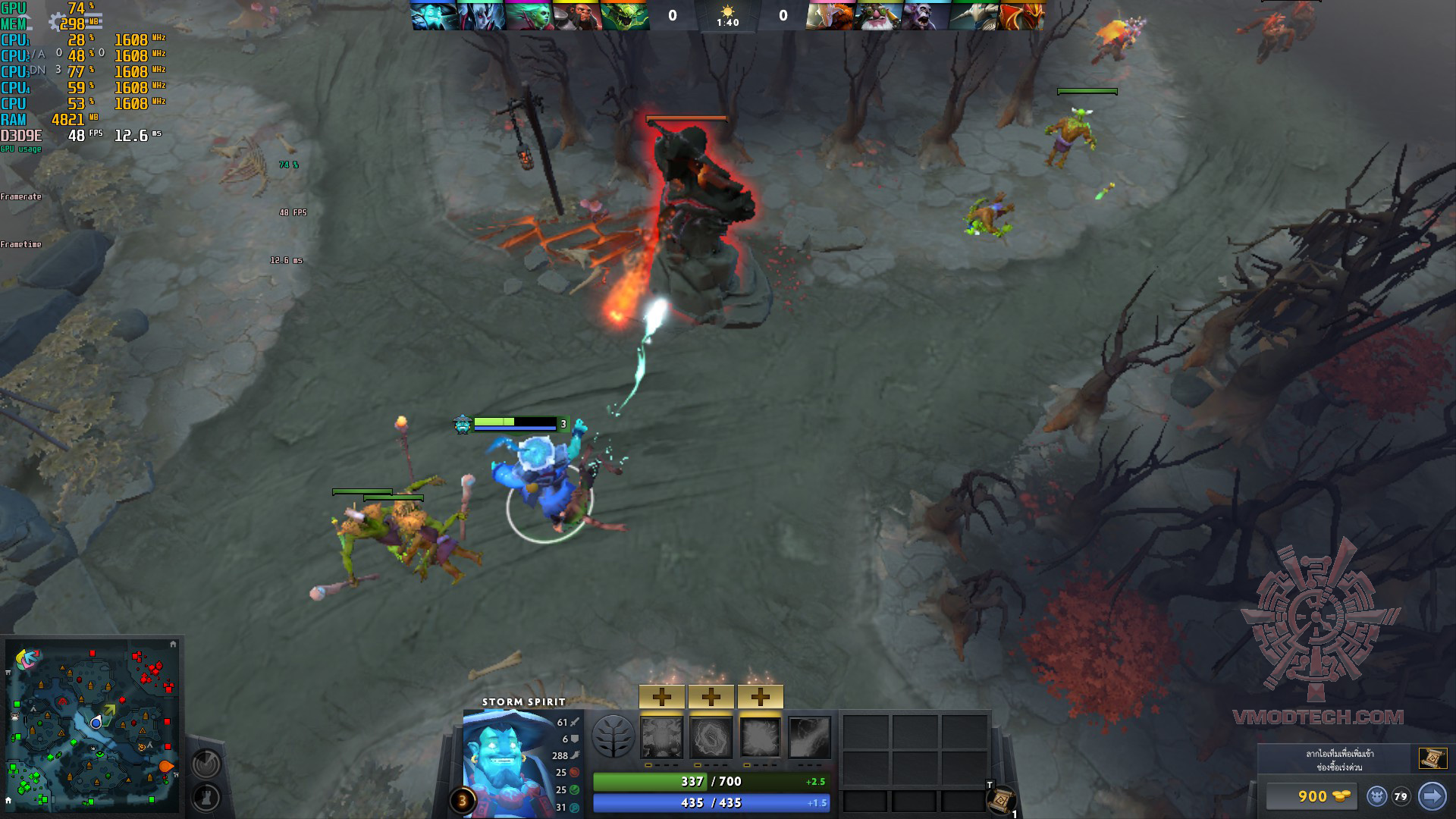Click the minimap

point(93,726)
